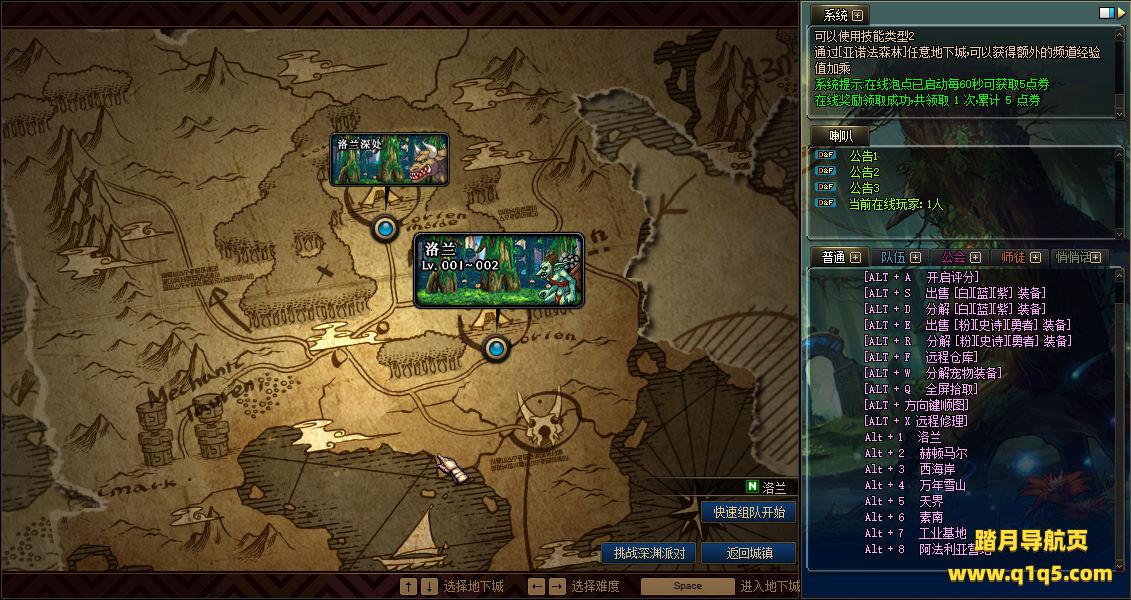
Task: Start the 挑战深渊派对 challenge
Action: pyautogui.click(x=649, y=553)
